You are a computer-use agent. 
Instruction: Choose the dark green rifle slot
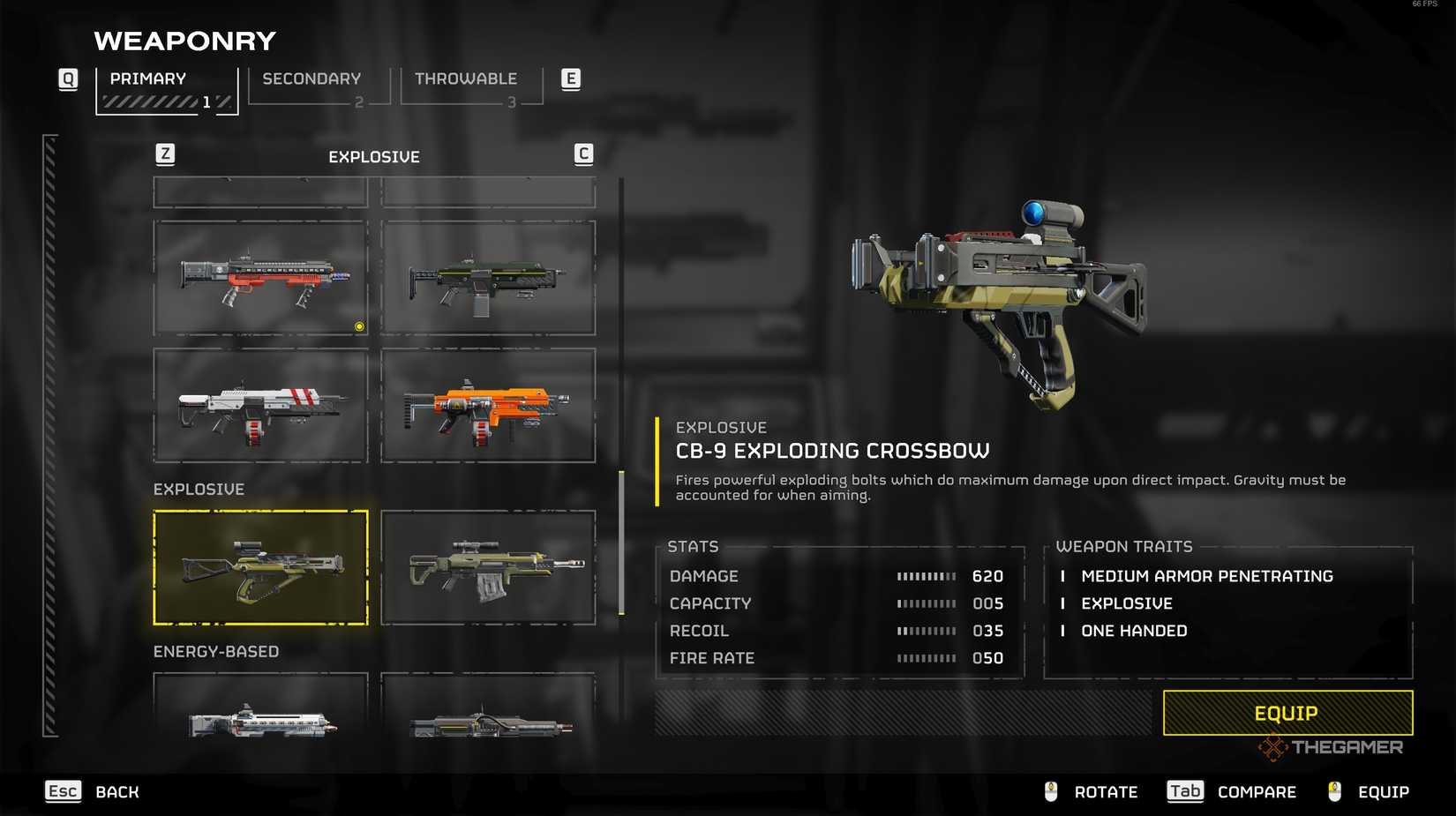tap(488, 278)
